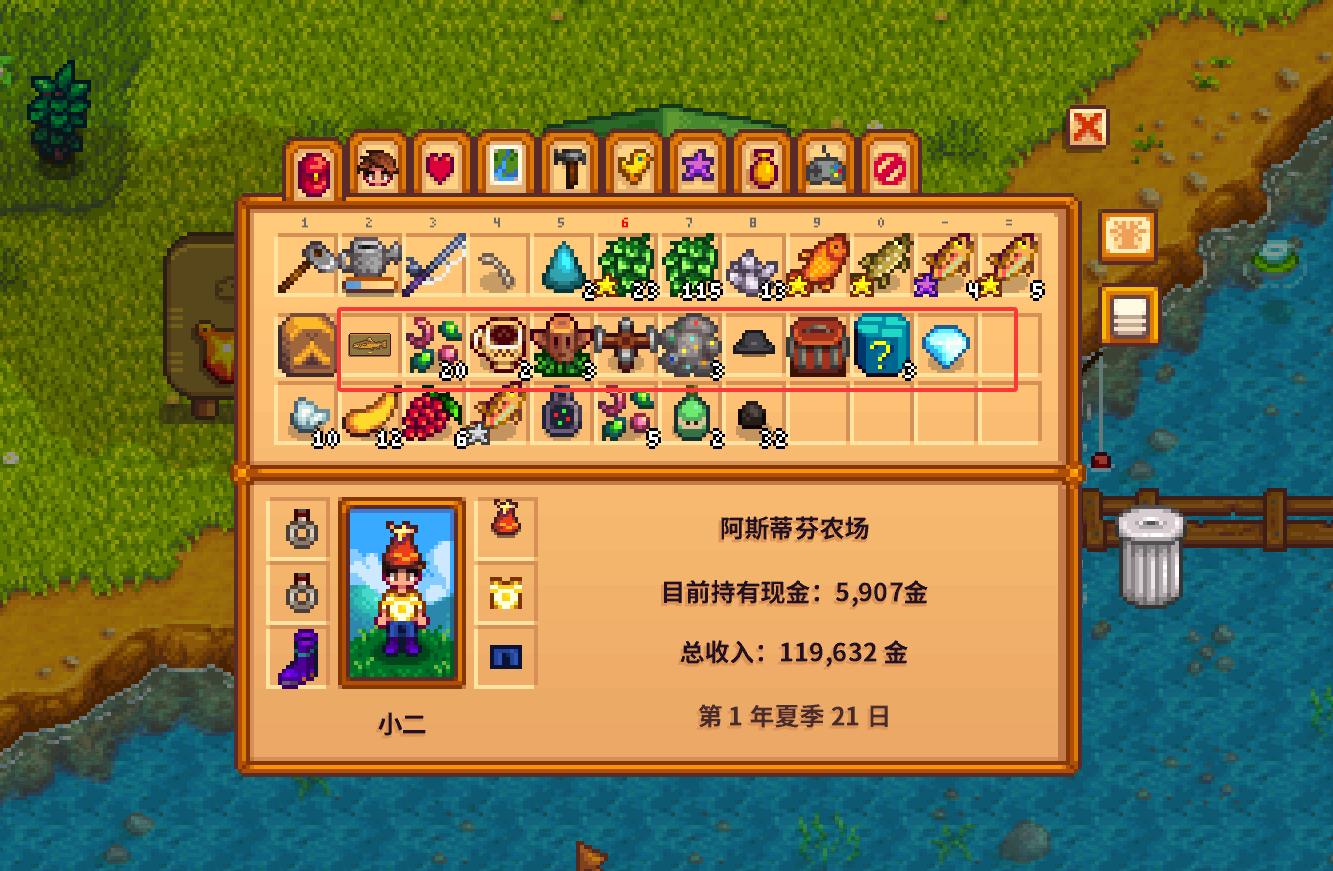Select the hoe in the first inventory slot

coord(304,262)
